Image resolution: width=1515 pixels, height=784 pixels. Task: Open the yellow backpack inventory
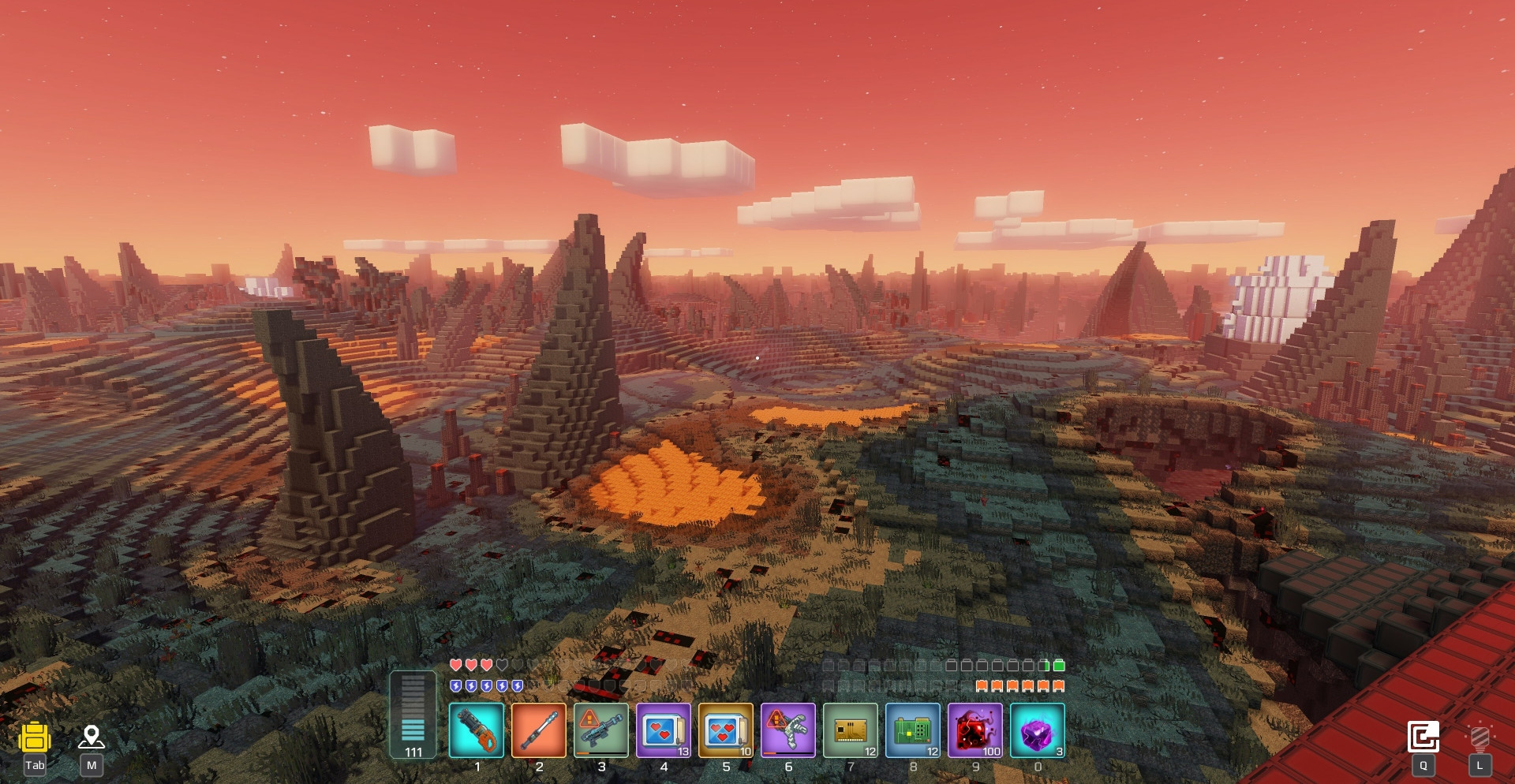[35, 738]
